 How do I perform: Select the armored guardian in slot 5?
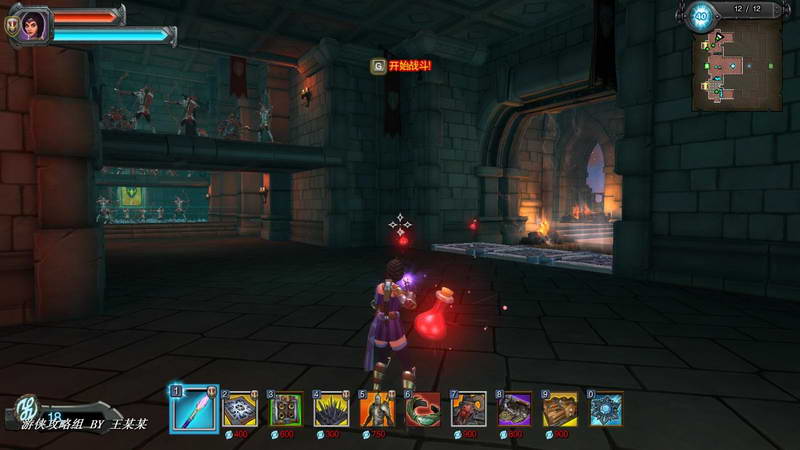377,409
